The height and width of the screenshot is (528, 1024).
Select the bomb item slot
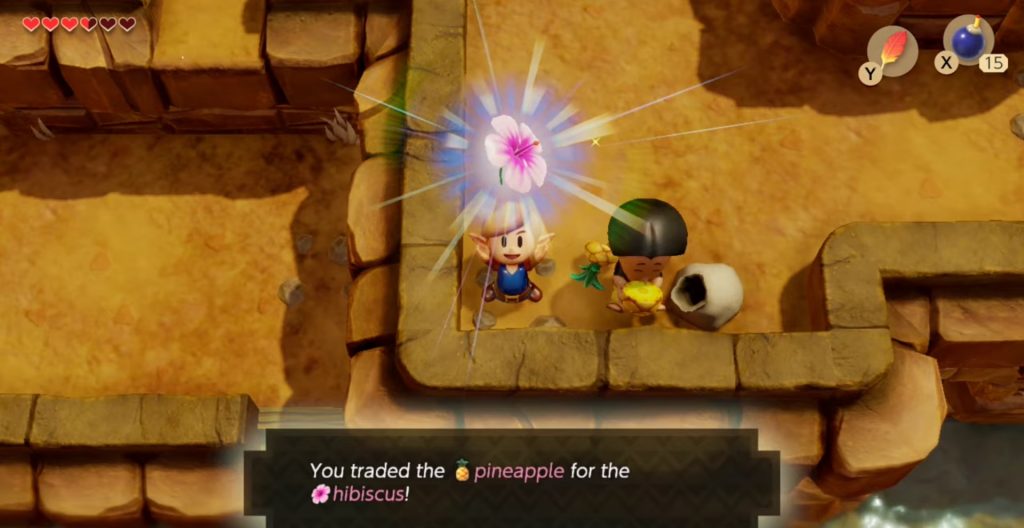click(x=969, y=42)
